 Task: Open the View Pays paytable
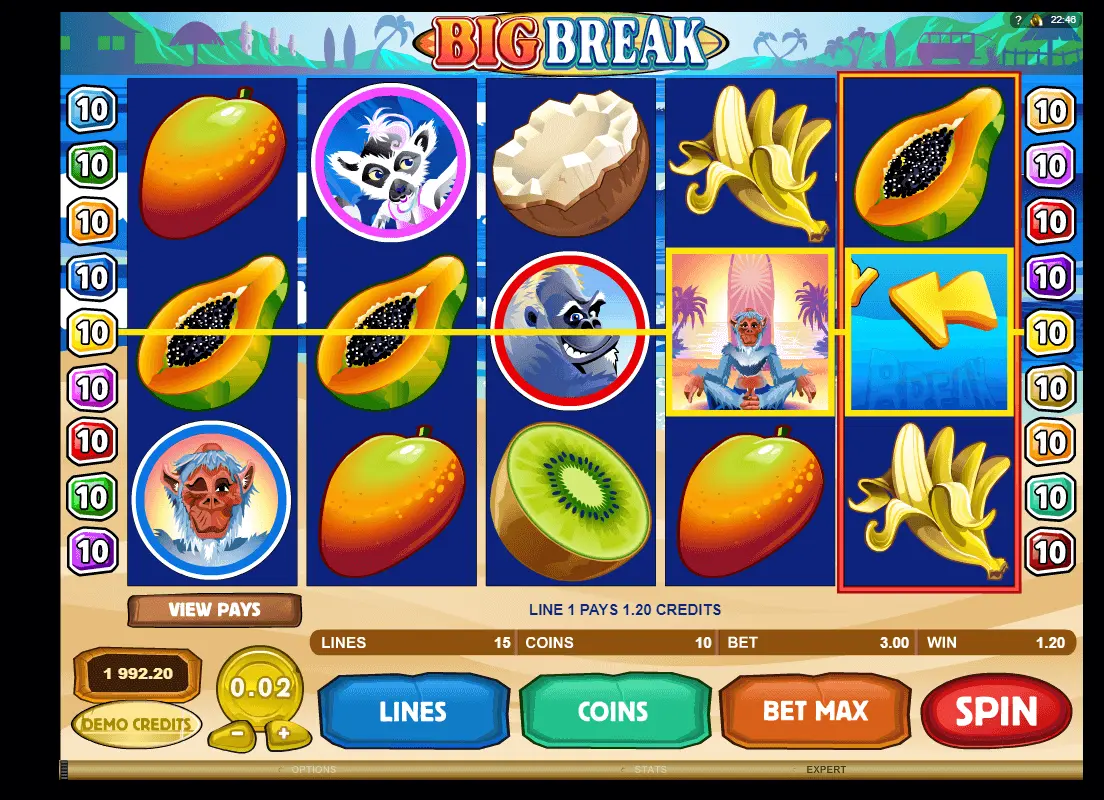(x=214, y=609)
